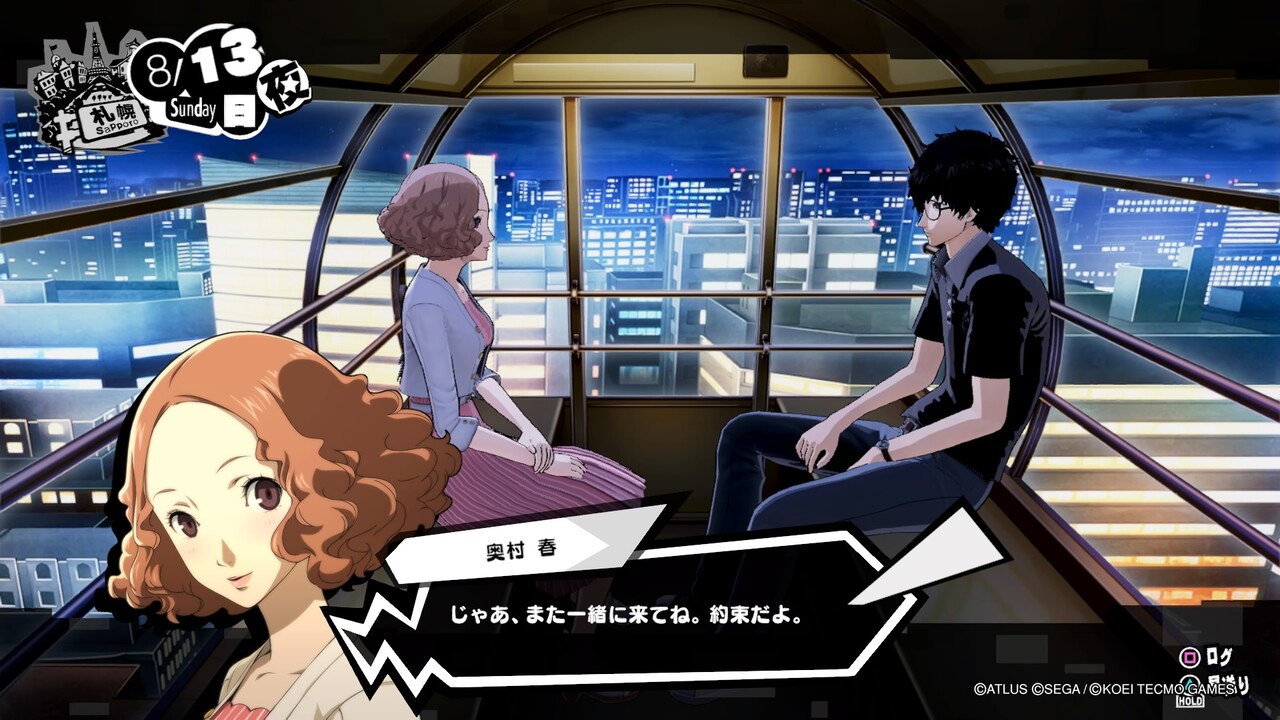Activate 早送り fast-forward

(x=1230, y=685)
